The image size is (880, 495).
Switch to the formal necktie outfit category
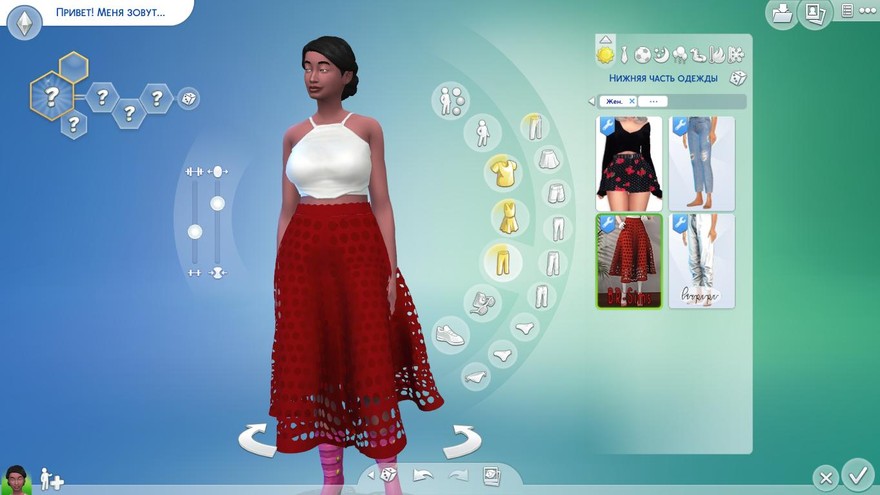click(623, 54)
